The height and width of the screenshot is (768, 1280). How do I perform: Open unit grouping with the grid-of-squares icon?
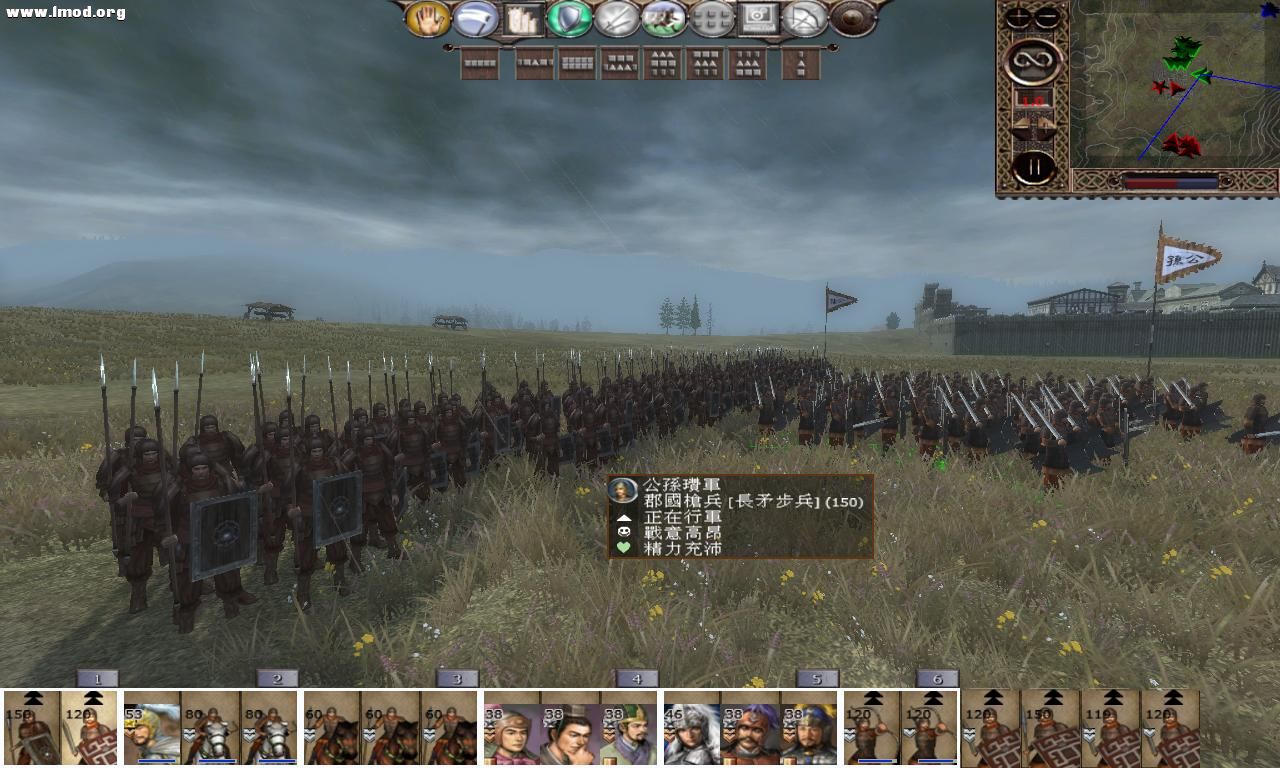click(711, 18)
